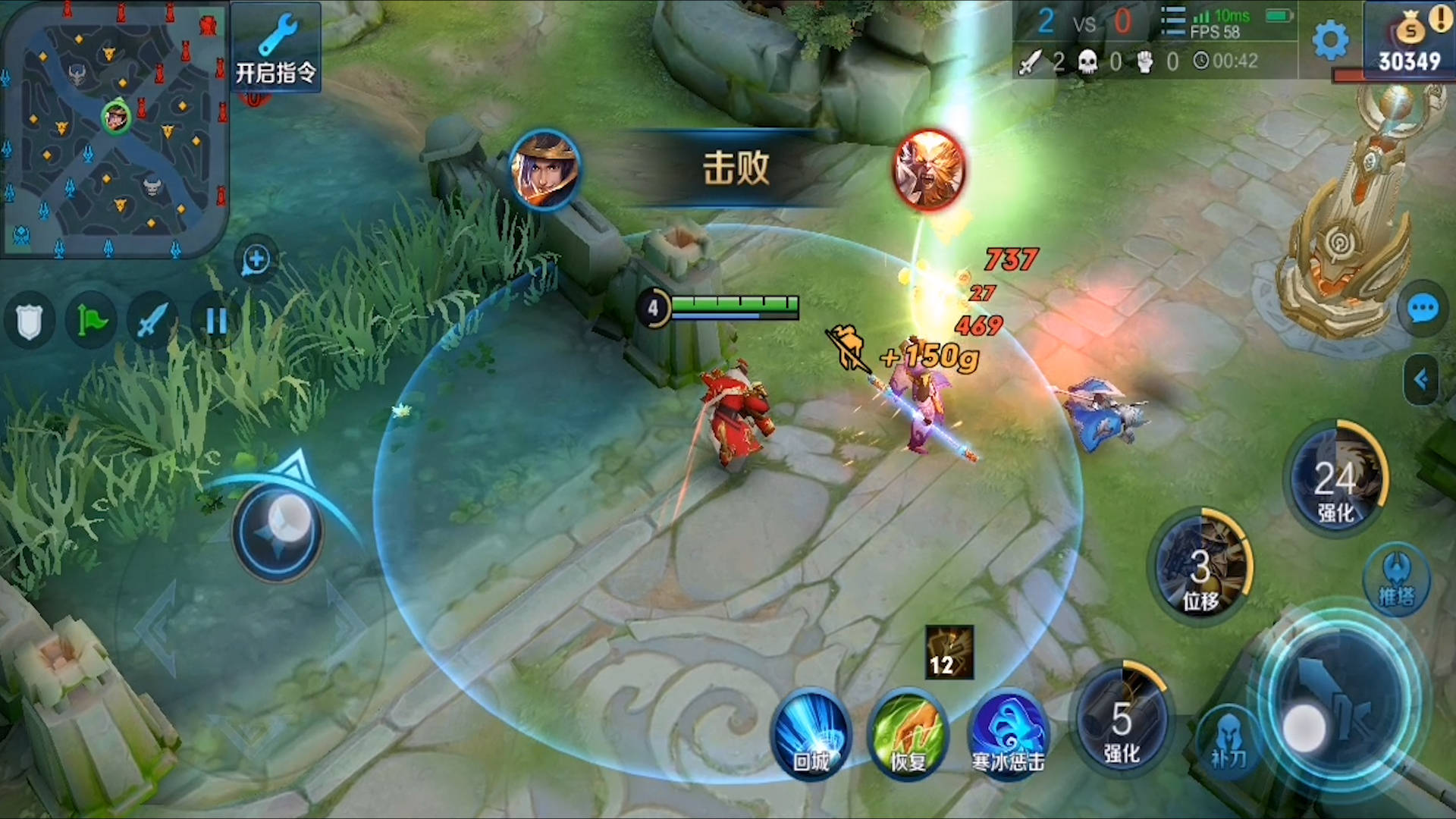Trigger the 位移 dash skill
The image size is (1456, 819).
coord(1200,567)
